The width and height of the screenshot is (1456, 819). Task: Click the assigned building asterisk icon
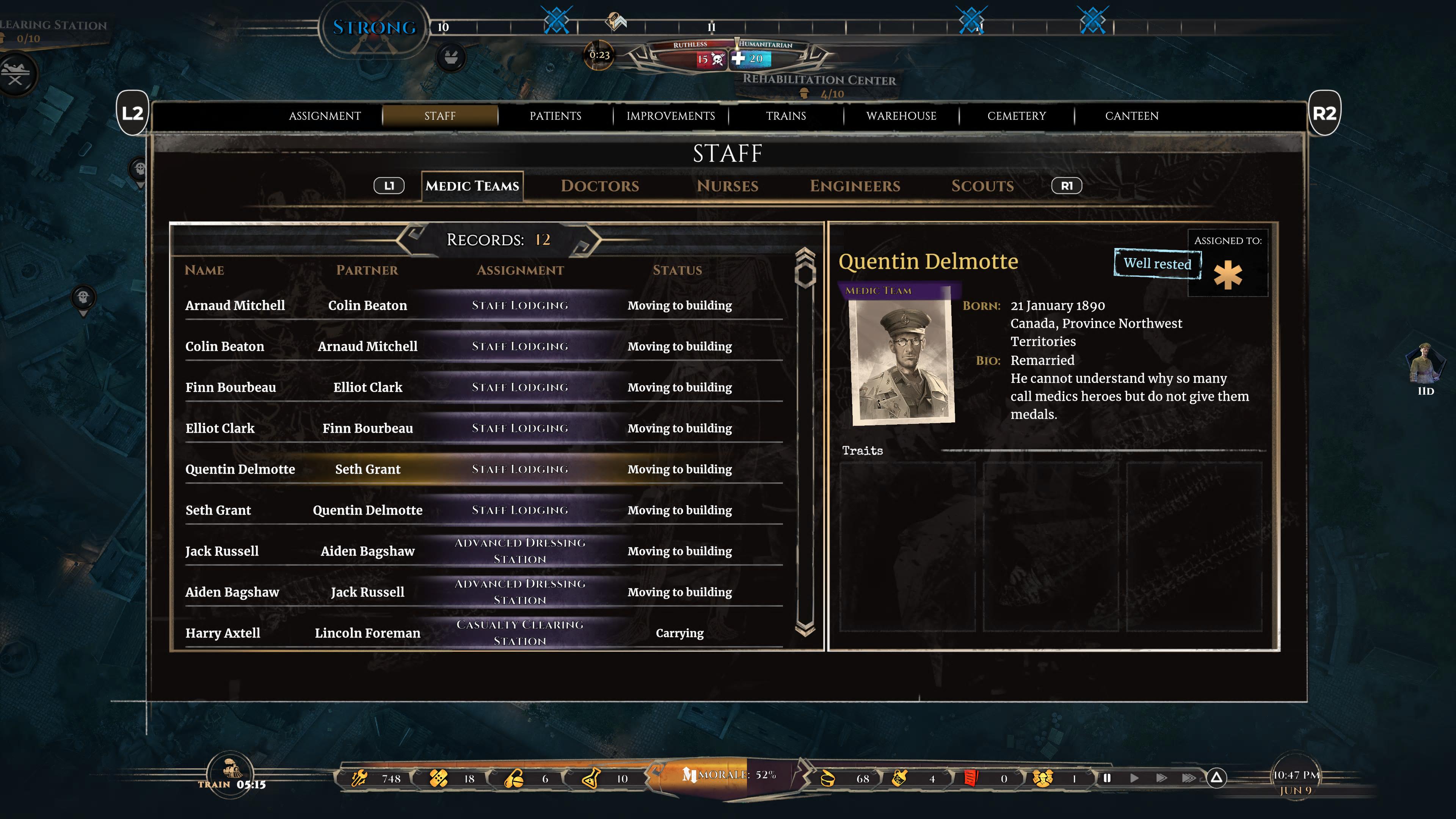(x=1228, y=275)
